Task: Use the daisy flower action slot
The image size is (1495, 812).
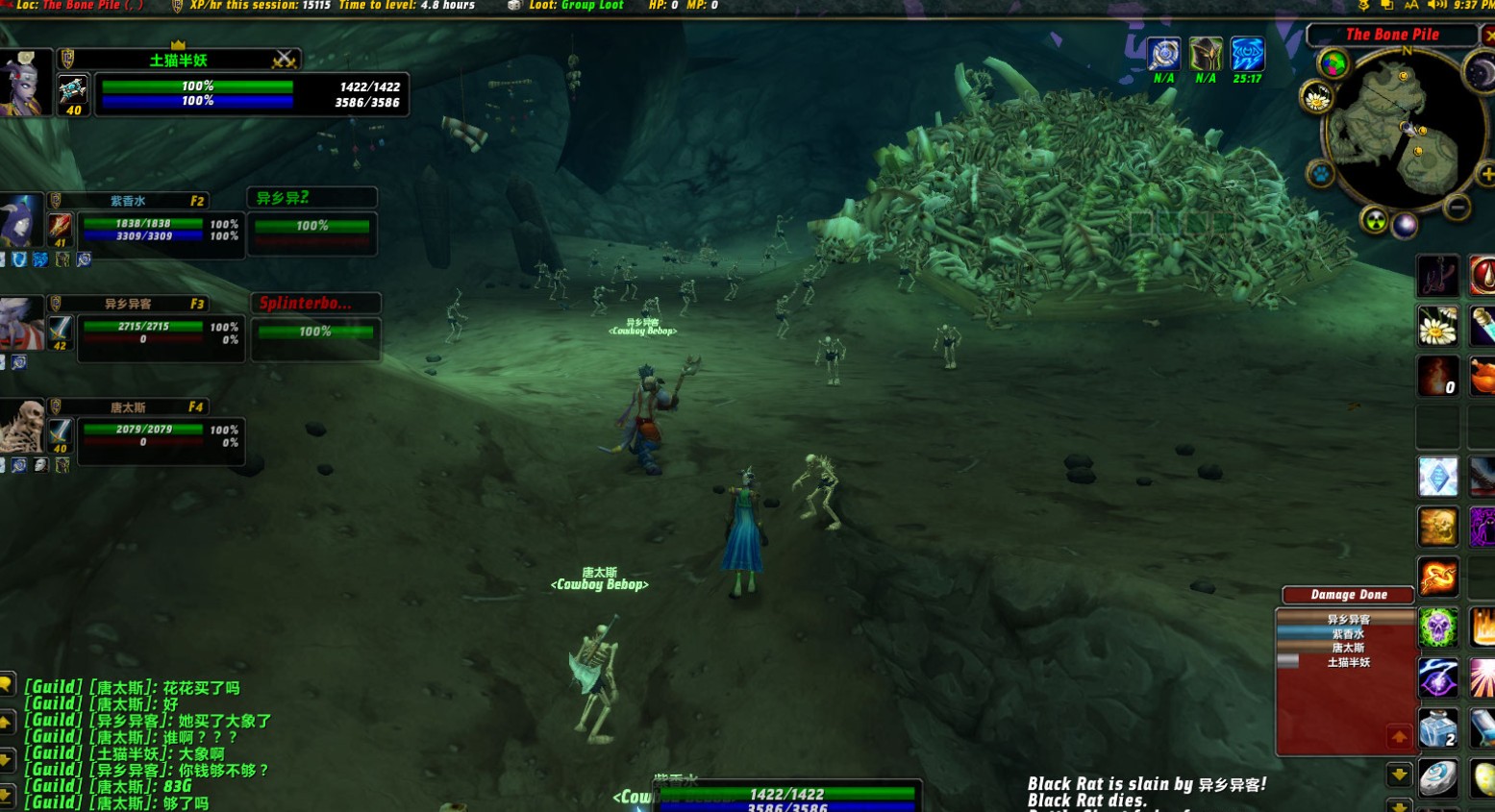Action: (x=1437, y=327)
